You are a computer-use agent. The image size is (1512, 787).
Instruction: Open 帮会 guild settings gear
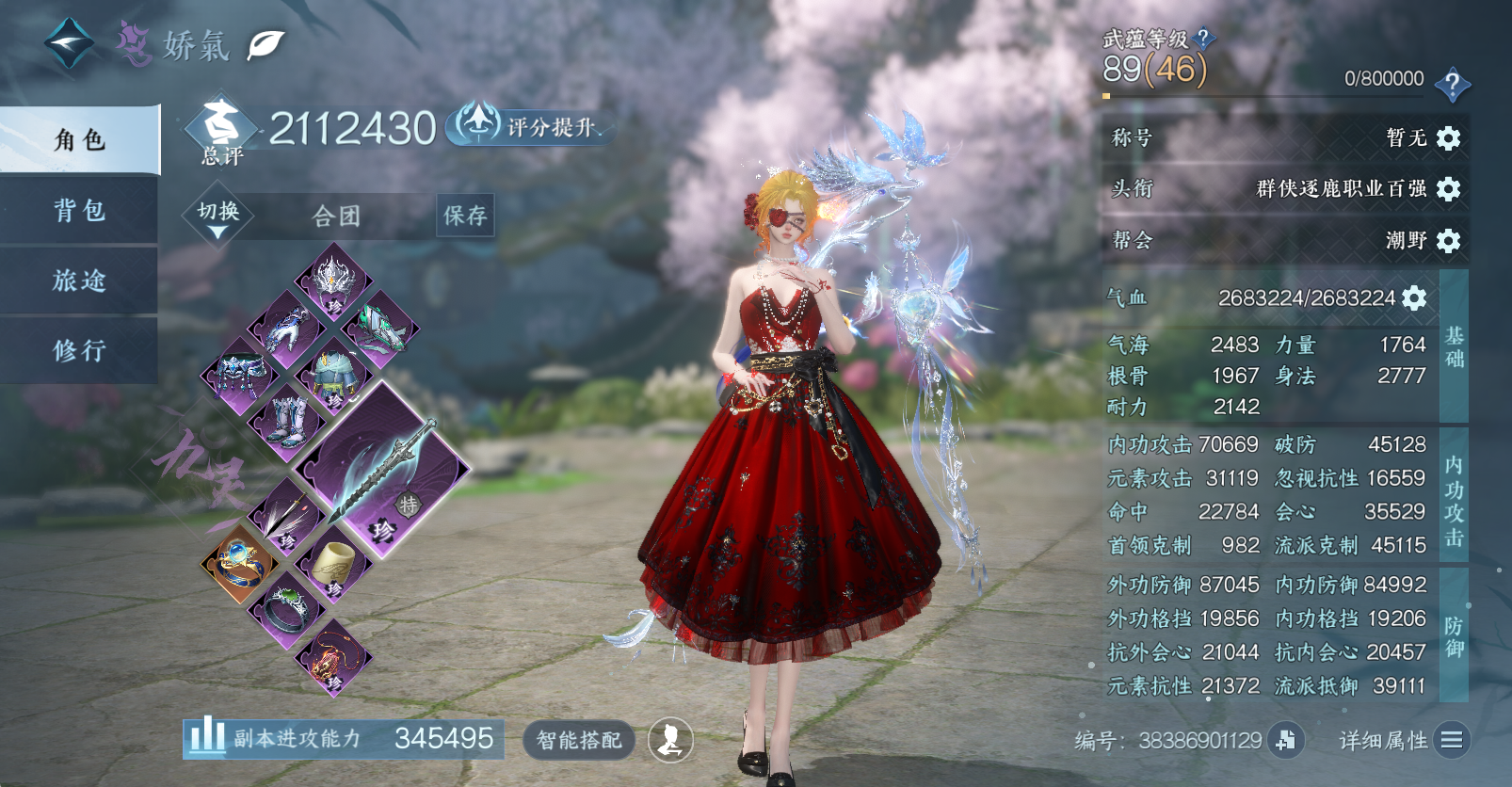pyautogui.click(x=1448, y=241)
